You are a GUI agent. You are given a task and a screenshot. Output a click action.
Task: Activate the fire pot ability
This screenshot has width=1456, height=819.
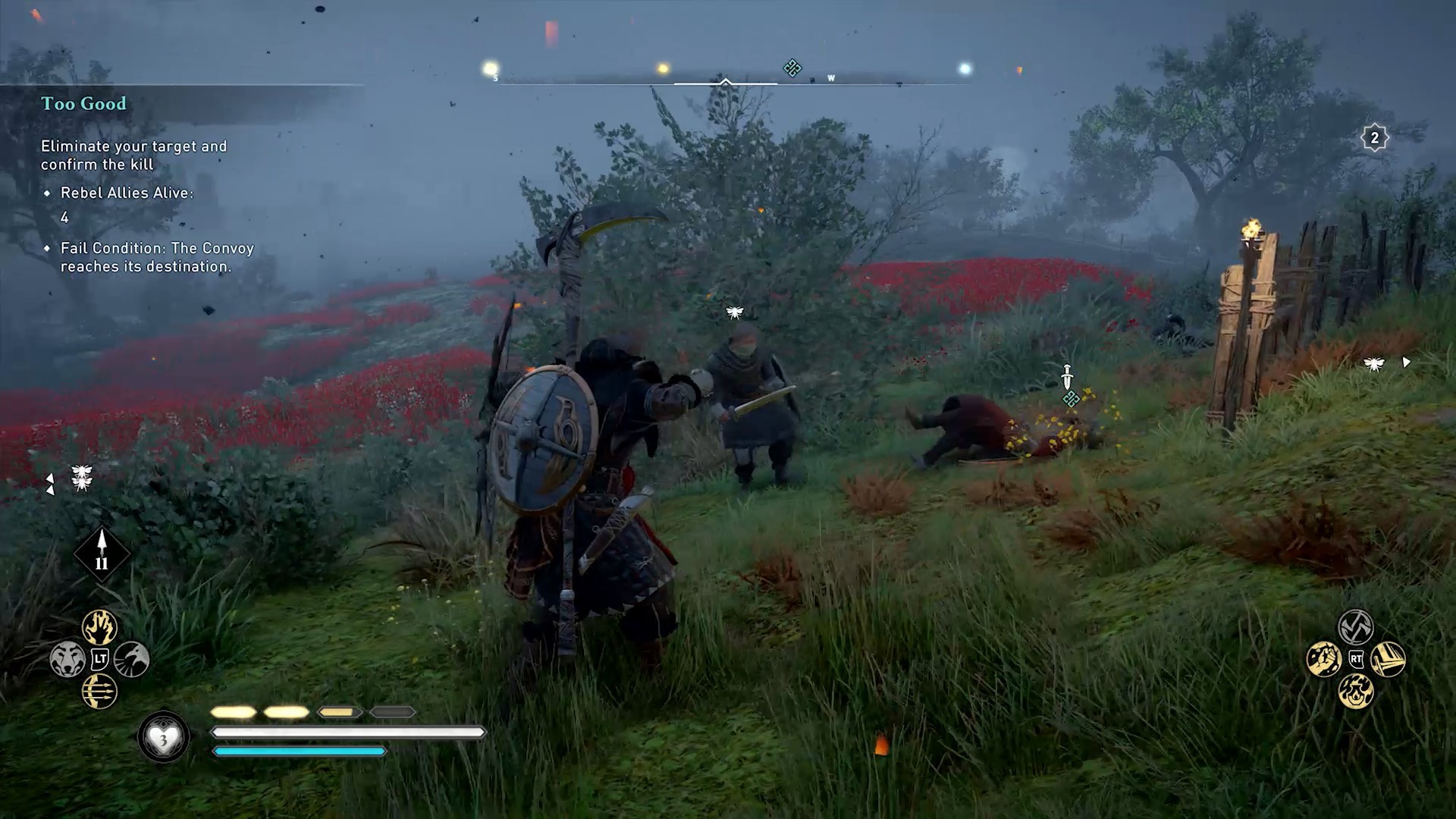pyautogui.click(x=1356, y=692)
